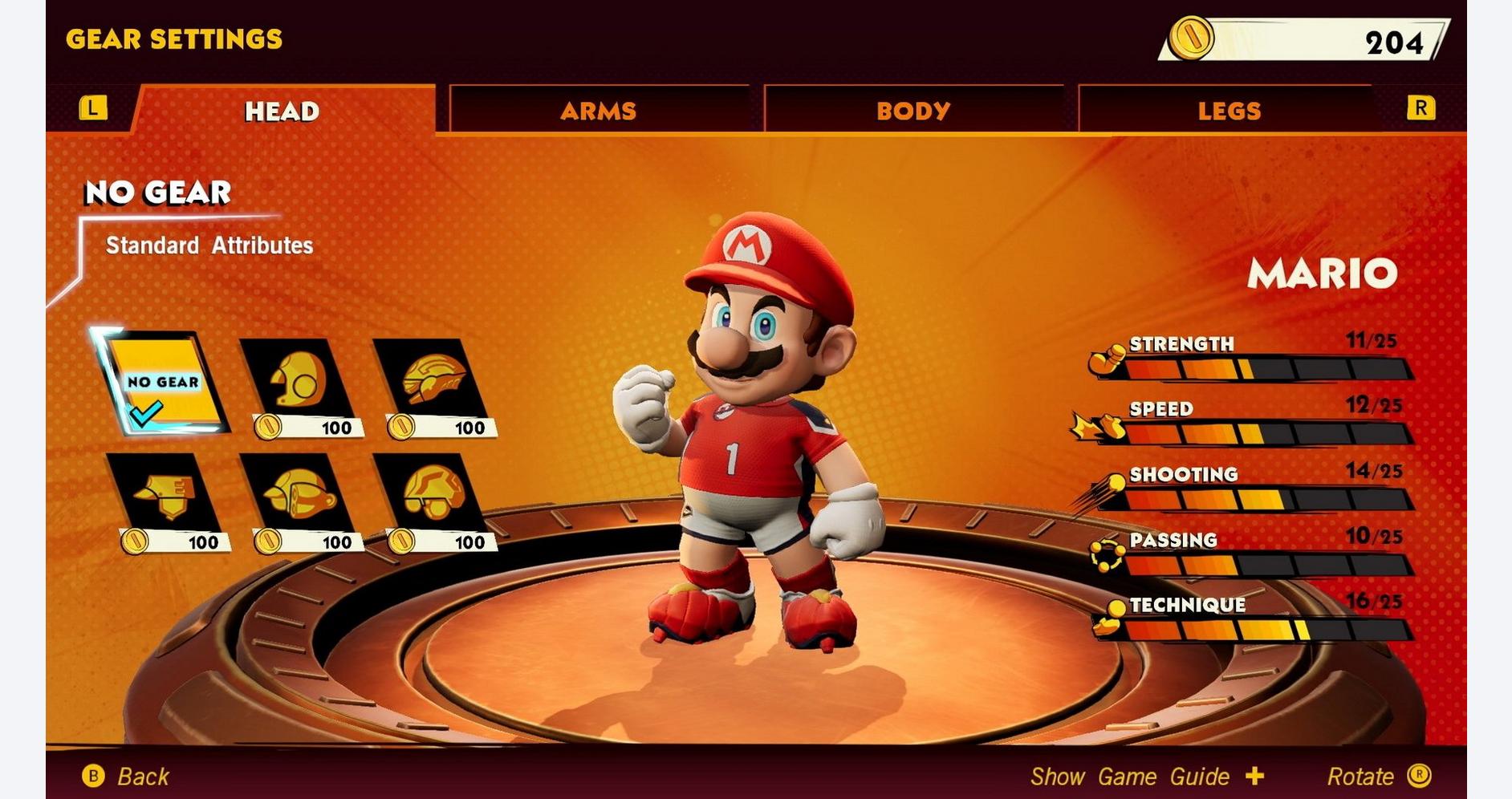
Task: Select the Body gear tab
Action: 912,110
